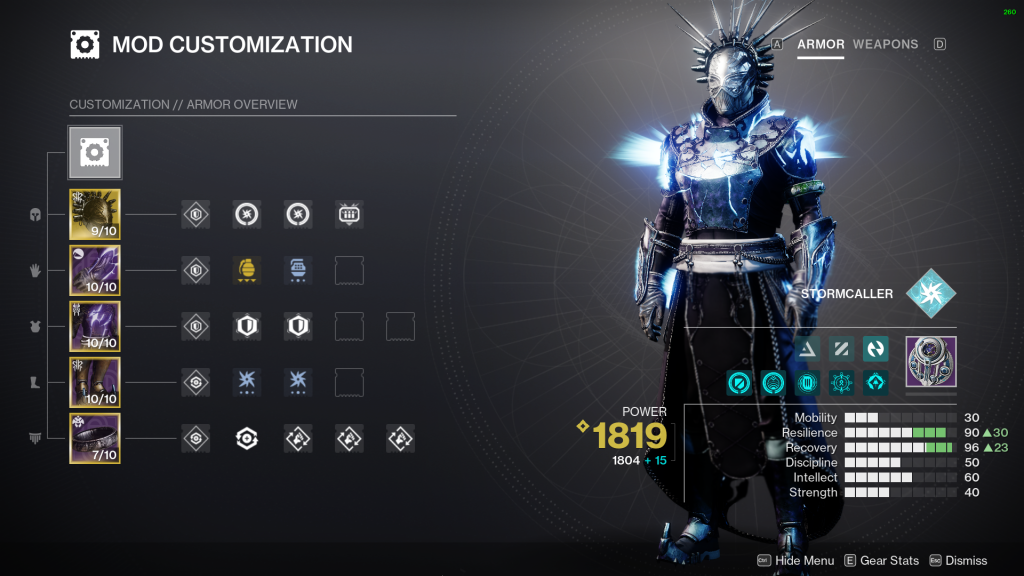Choose the gauntlets armor piece
This screenshot has width=1024, height=576.
click(95, 270)
